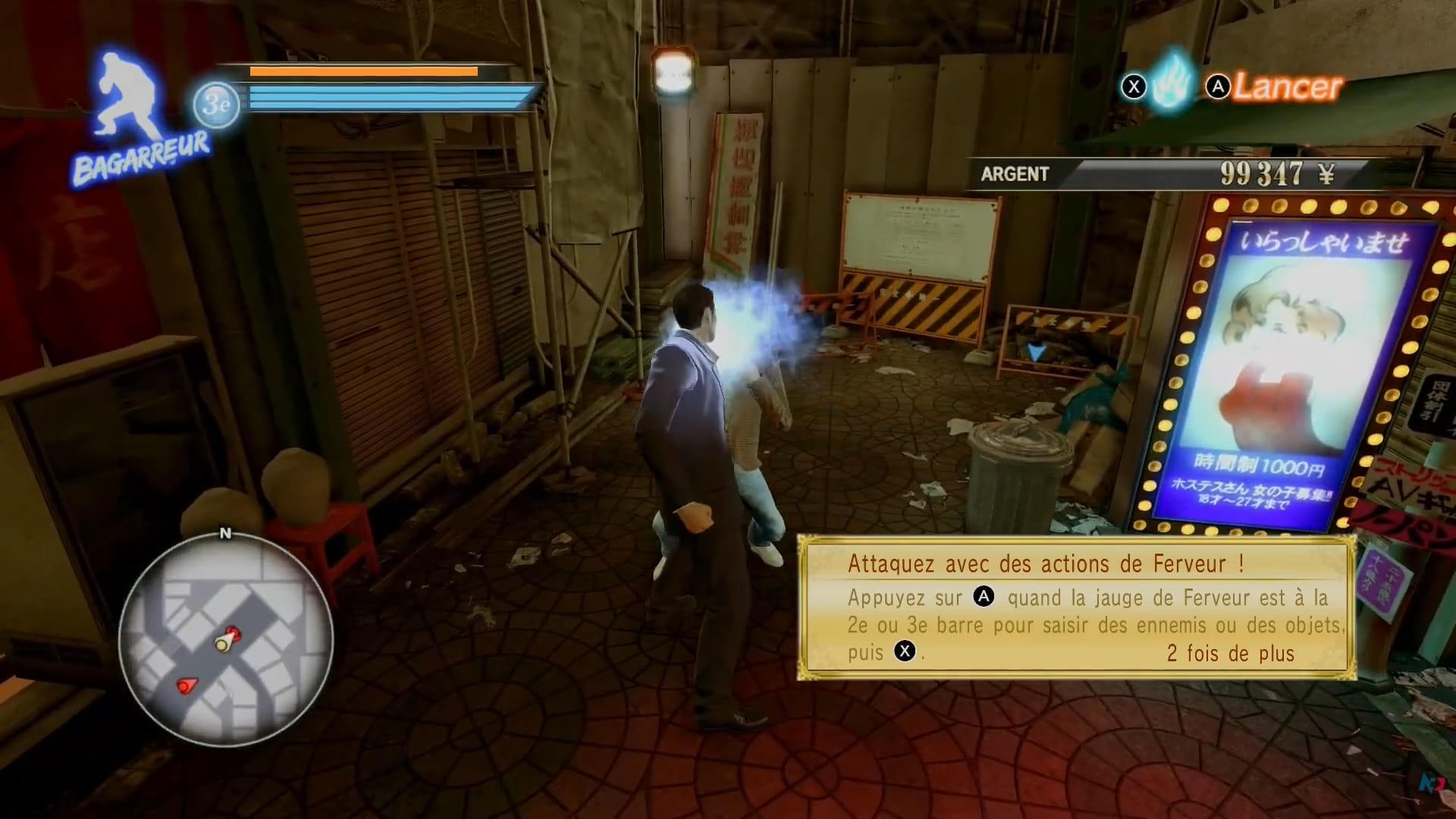Click the blue Heat flame icon
Screen dimensions: 1456x819
1170,85
